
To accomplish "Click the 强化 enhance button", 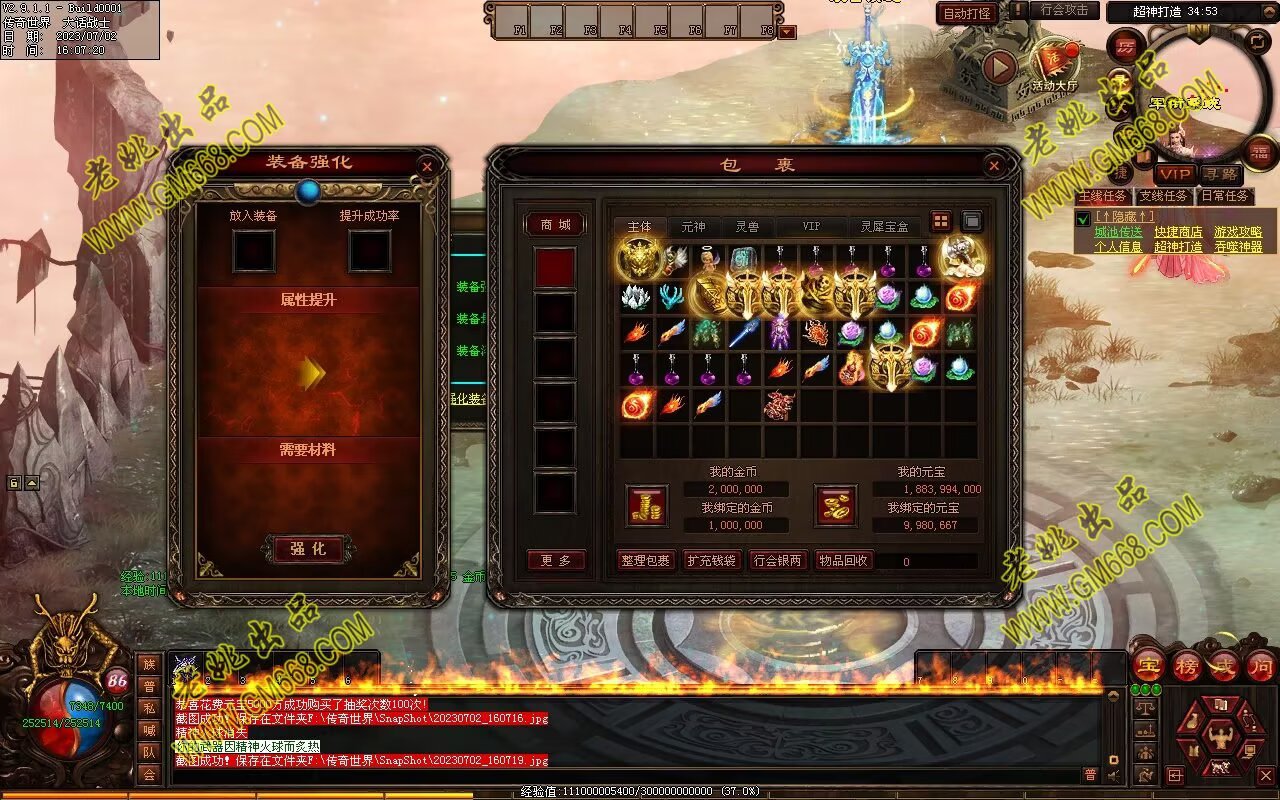I will [308, 549].
